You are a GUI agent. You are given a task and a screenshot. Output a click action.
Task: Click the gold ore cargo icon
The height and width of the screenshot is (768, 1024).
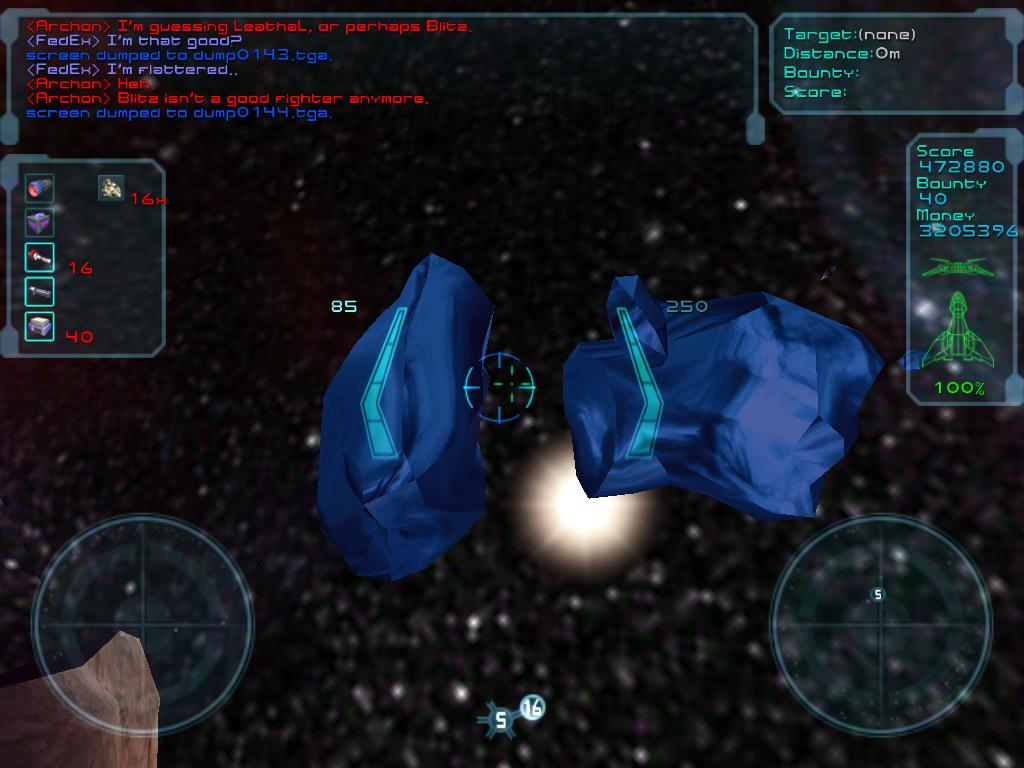point(111,187)
